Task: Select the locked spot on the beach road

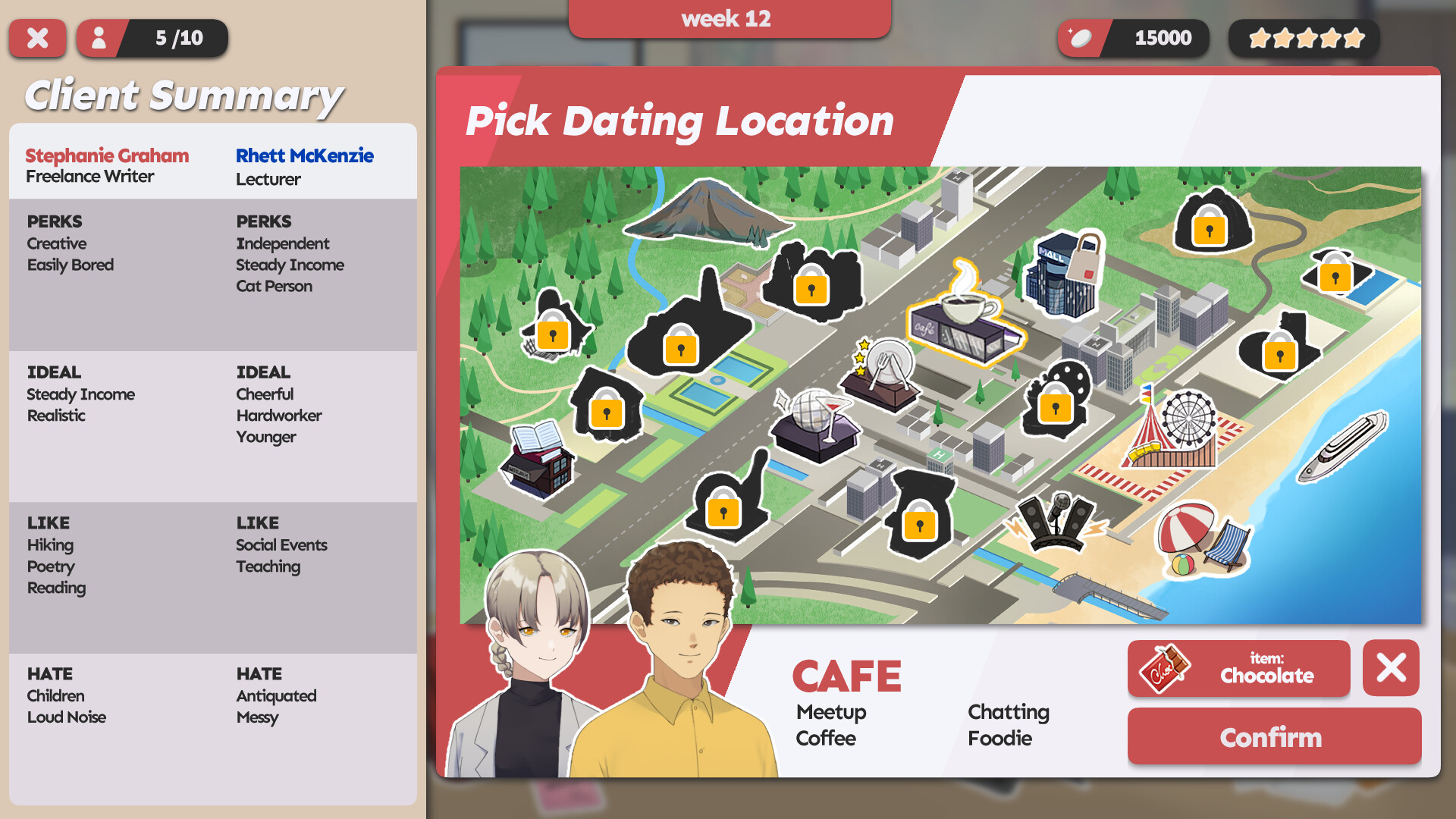Action: [1282, 355]
